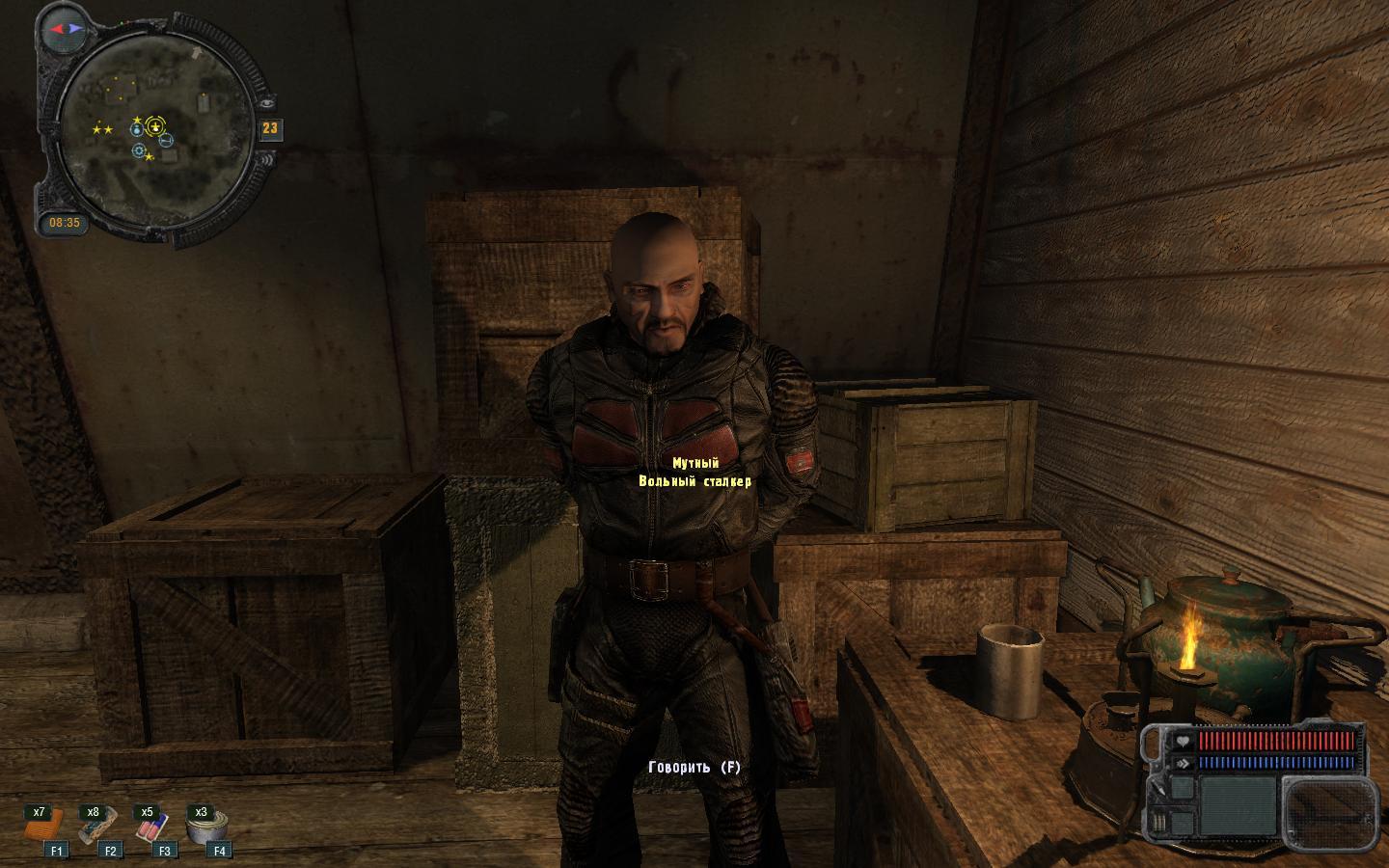Image resolution: width=1389 pixels, height=868 pixels.
Task: Click the chevron stamina icon on the HUD
Action: [1183, 763]
